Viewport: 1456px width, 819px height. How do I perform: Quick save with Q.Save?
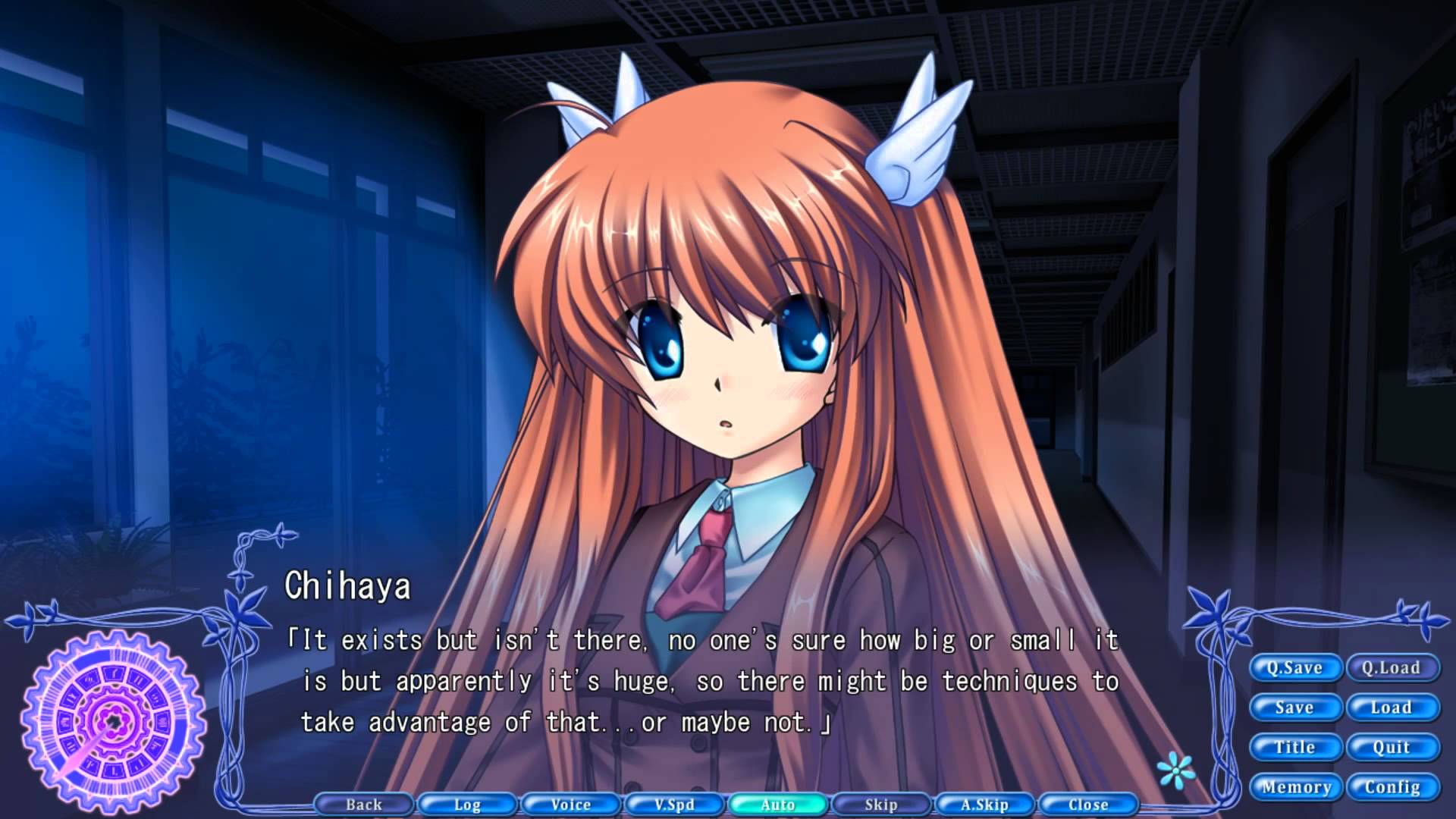point(1294,668)
